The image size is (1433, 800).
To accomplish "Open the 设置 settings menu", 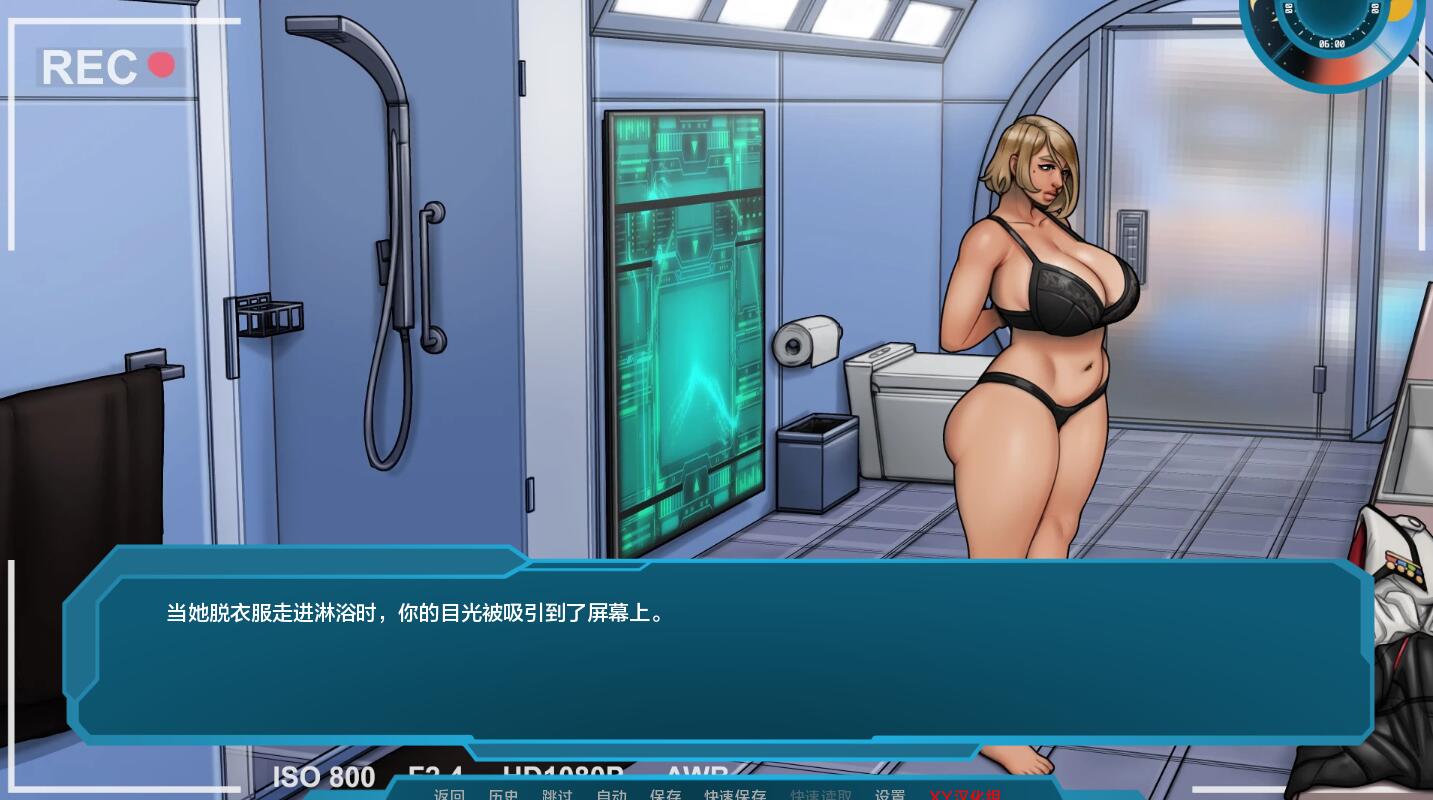I will [889, 794].
